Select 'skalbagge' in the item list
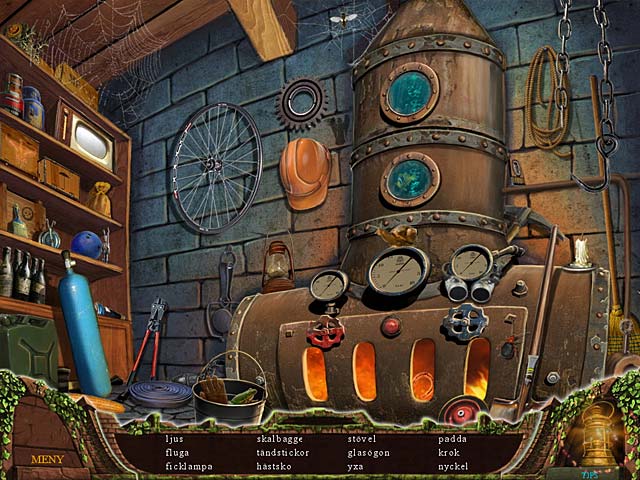Screen dimensions: 640x480 point(279,439)
